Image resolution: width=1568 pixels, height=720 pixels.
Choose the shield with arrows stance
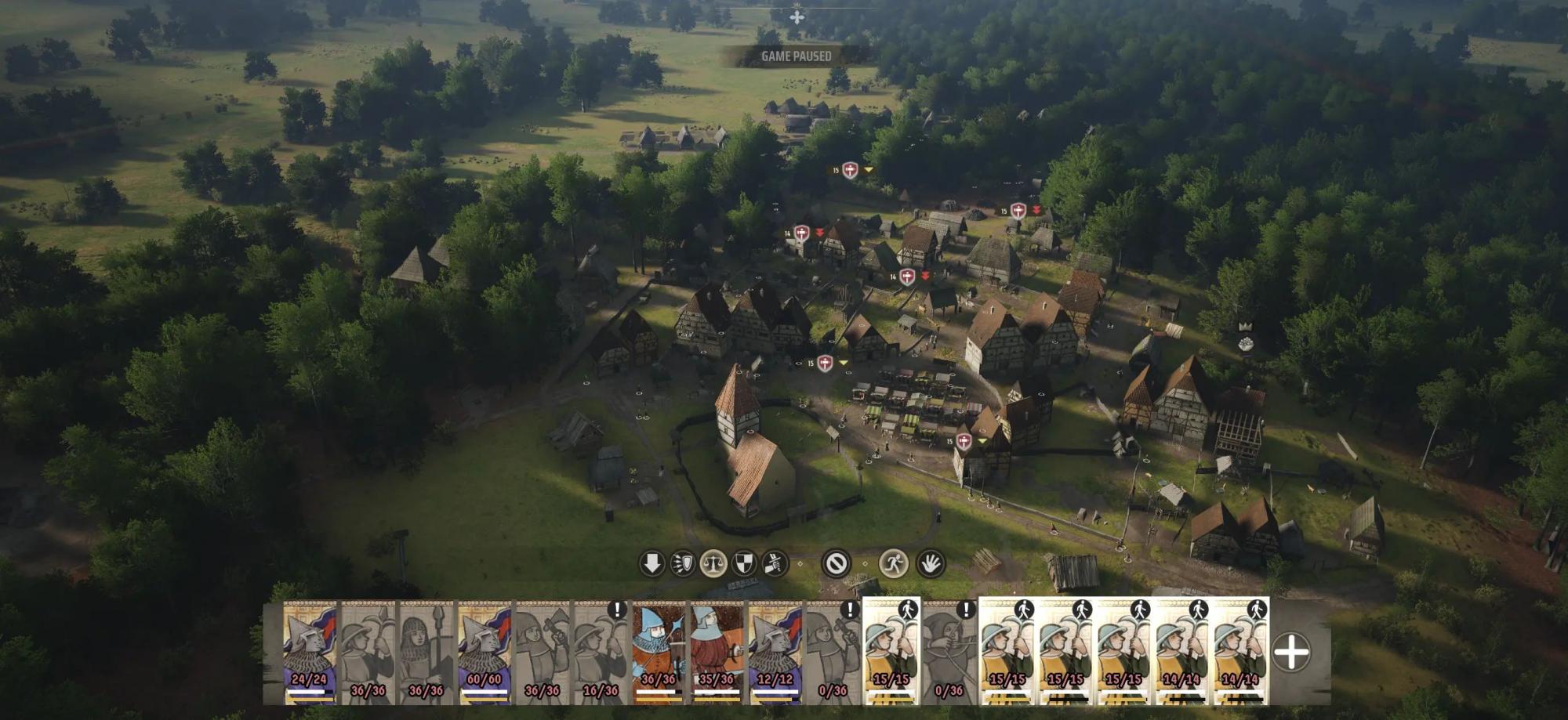(682, 563)
